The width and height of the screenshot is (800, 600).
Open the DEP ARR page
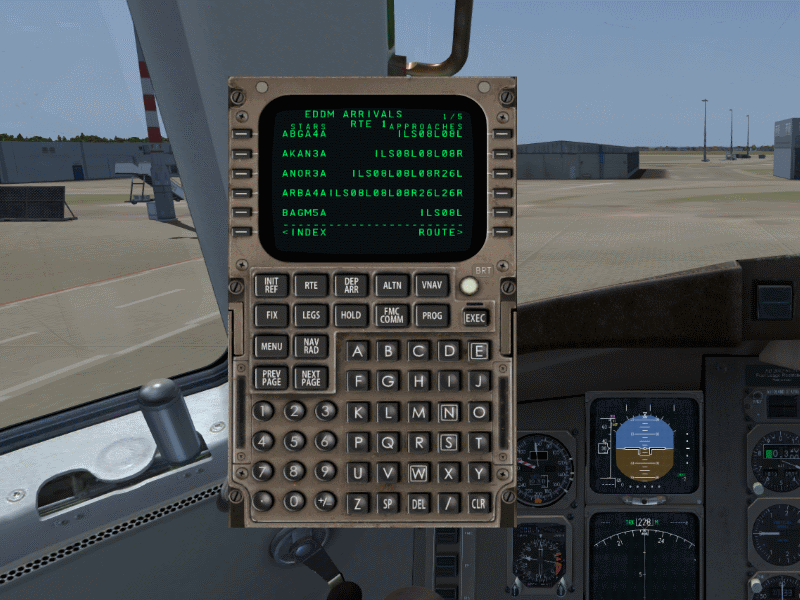point(350,285)
